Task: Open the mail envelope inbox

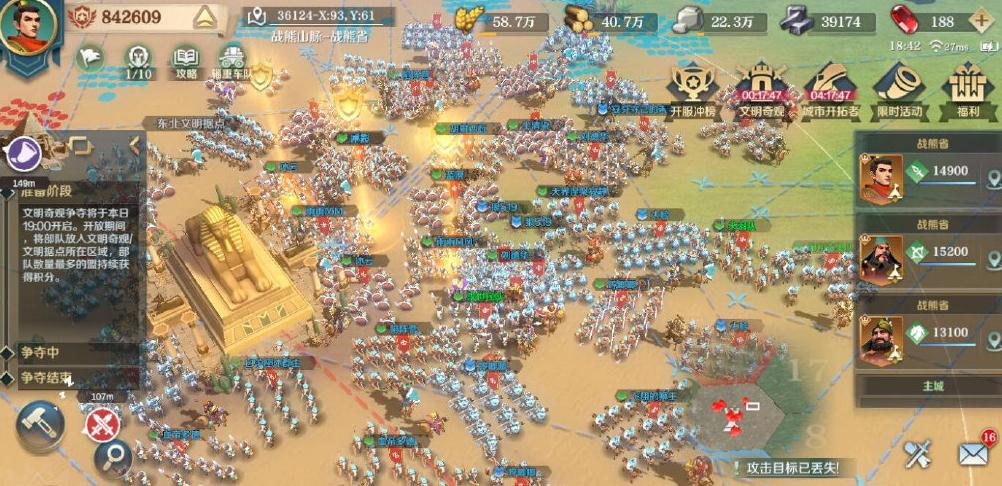Action: (973, 454)
